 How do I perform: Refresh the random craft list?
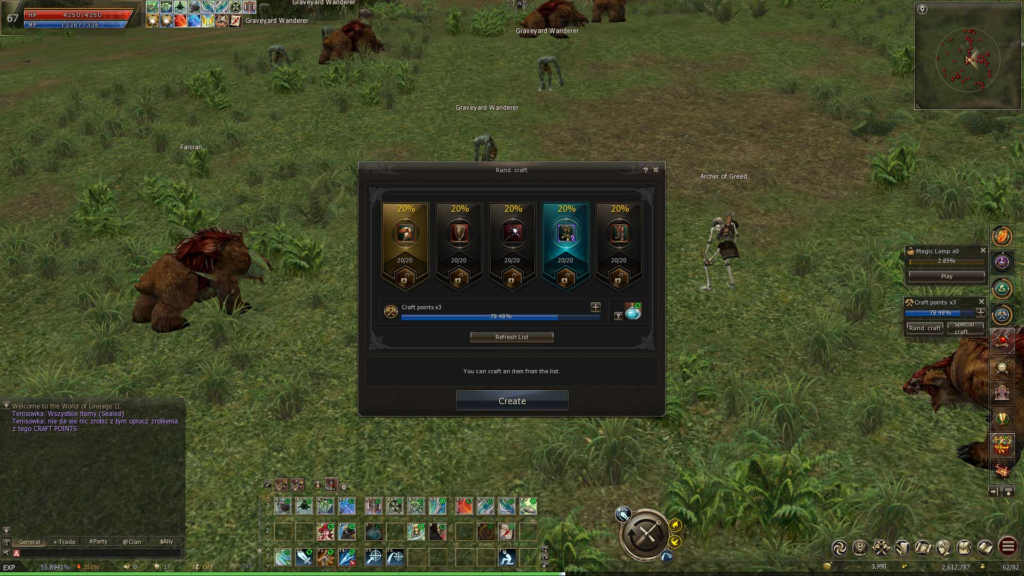point(512,337)
